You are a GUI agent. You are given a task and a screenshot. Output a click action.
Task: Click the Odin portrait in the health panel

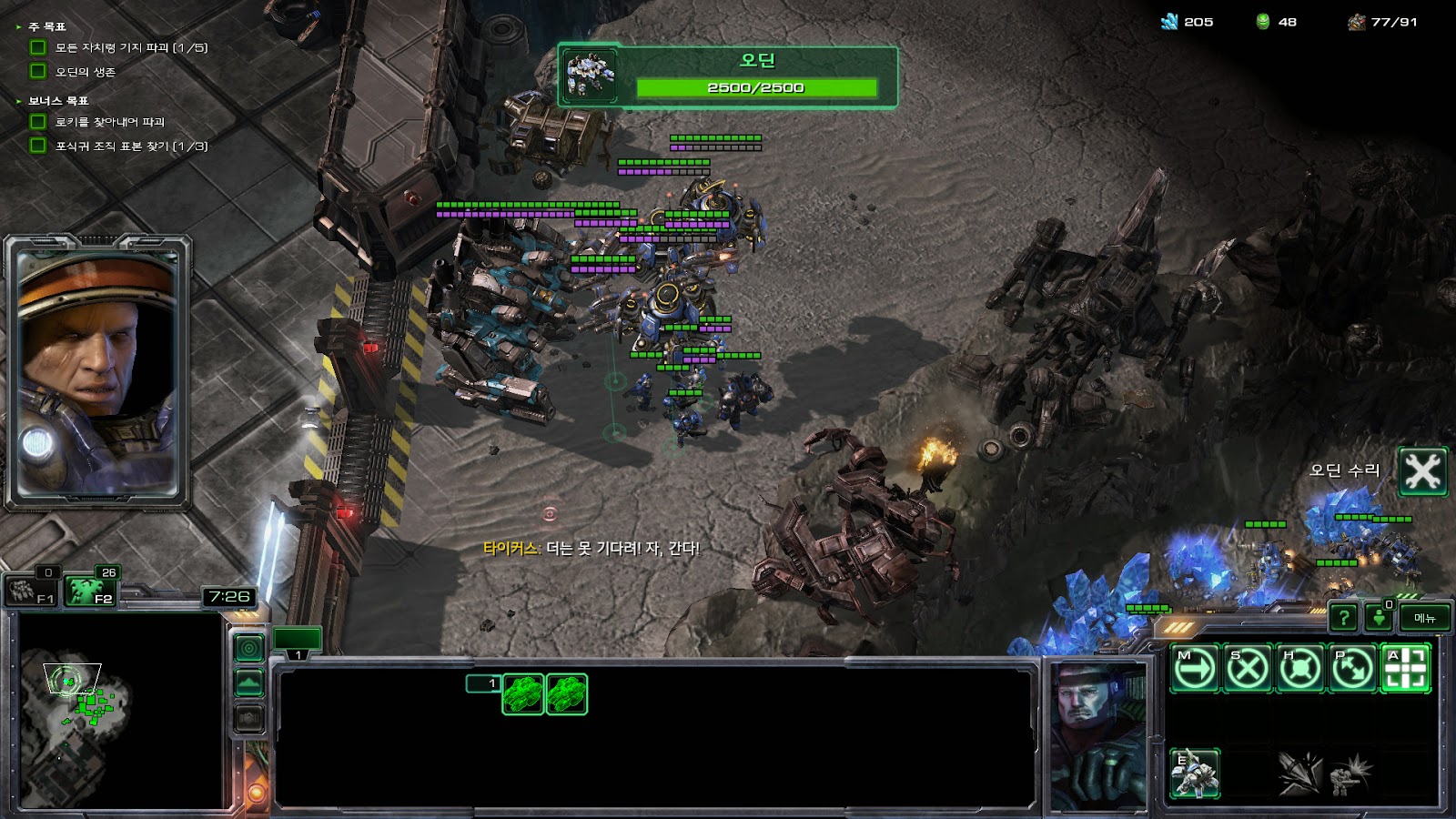(x=590, y=75)
